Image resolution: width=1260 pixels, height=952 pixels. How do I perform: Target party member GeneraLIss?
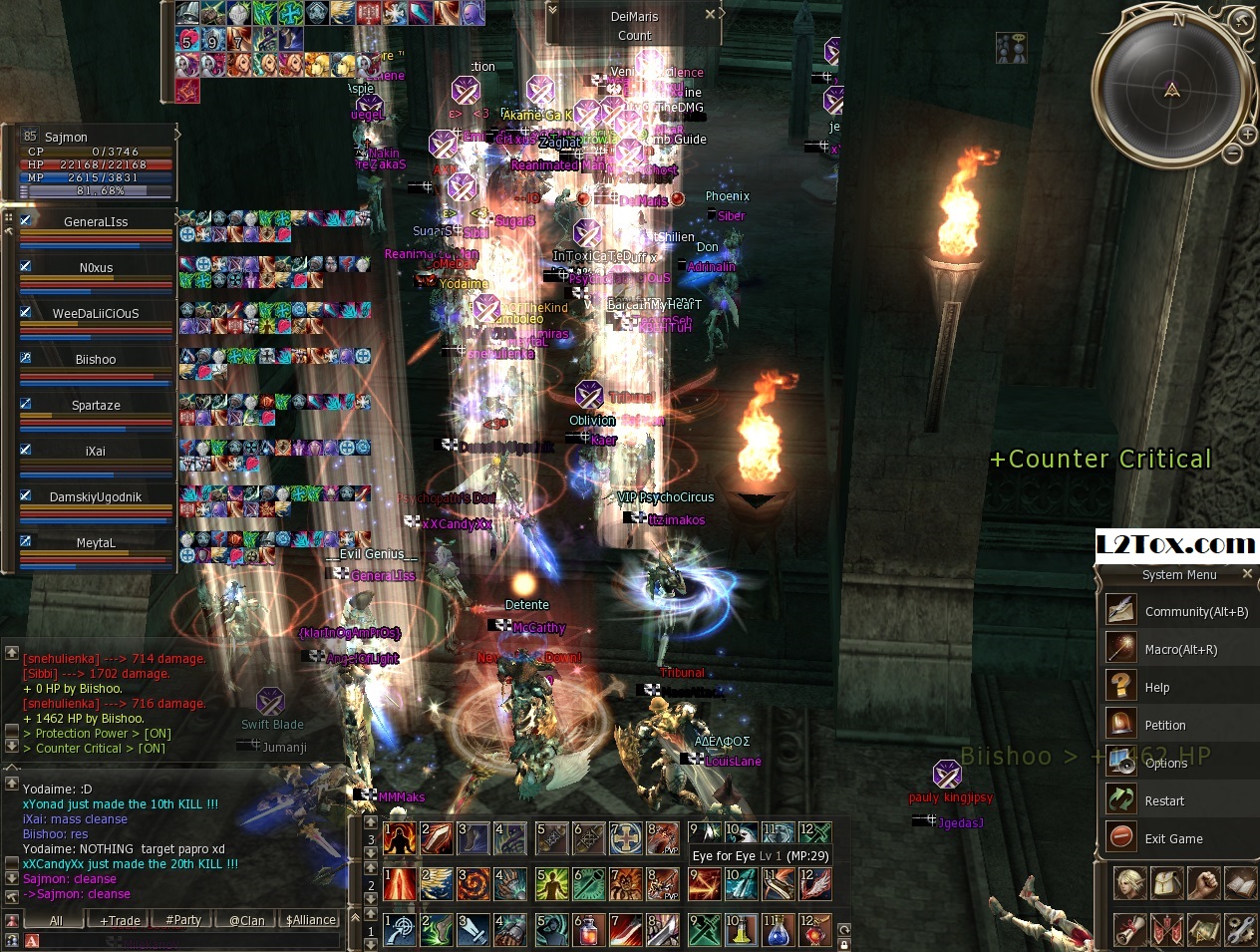pyautogui.click(x=96, y=222)
